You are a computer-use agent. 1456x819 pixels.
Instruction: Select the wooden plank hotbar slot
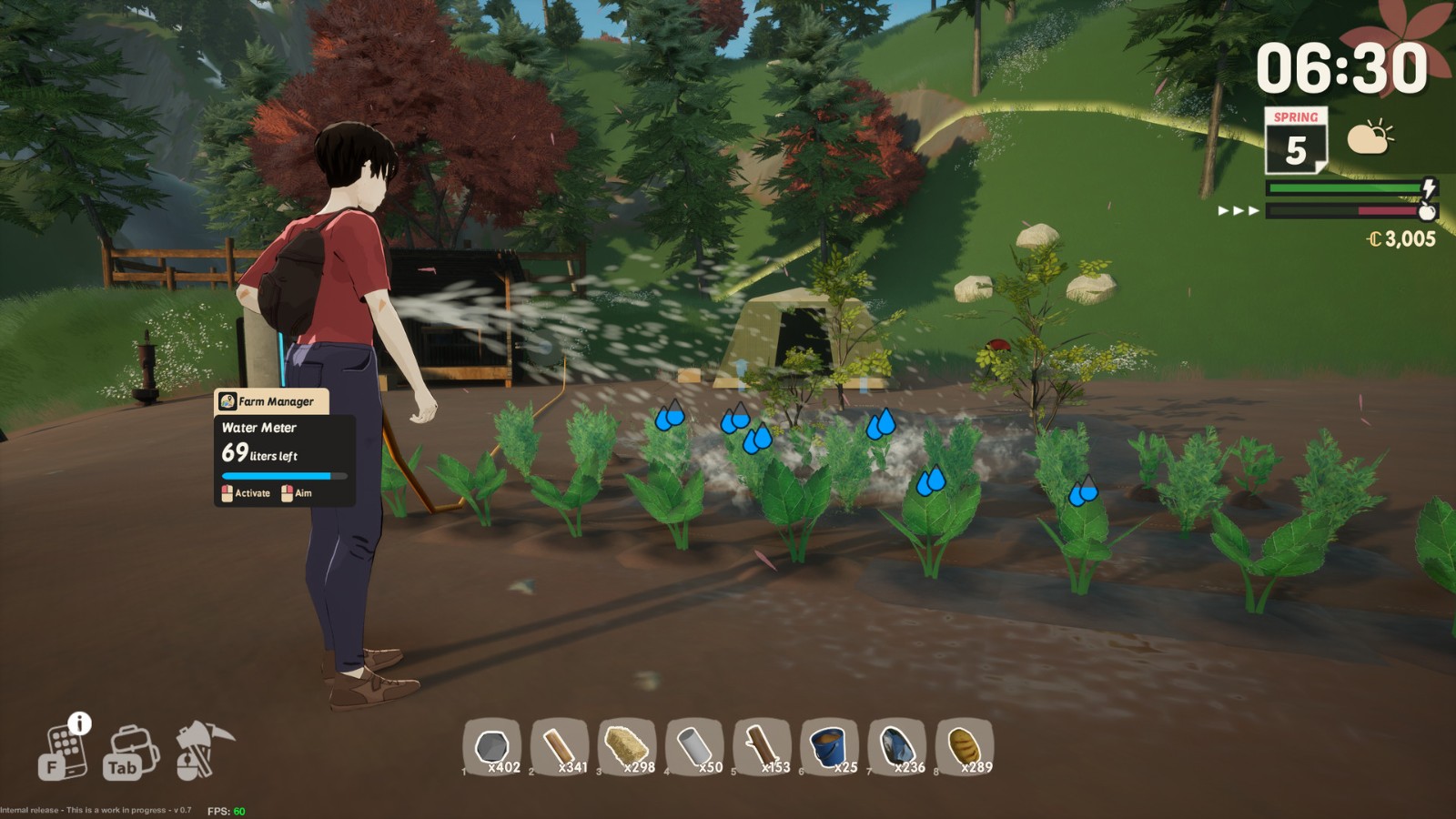(x=560, y=747)
